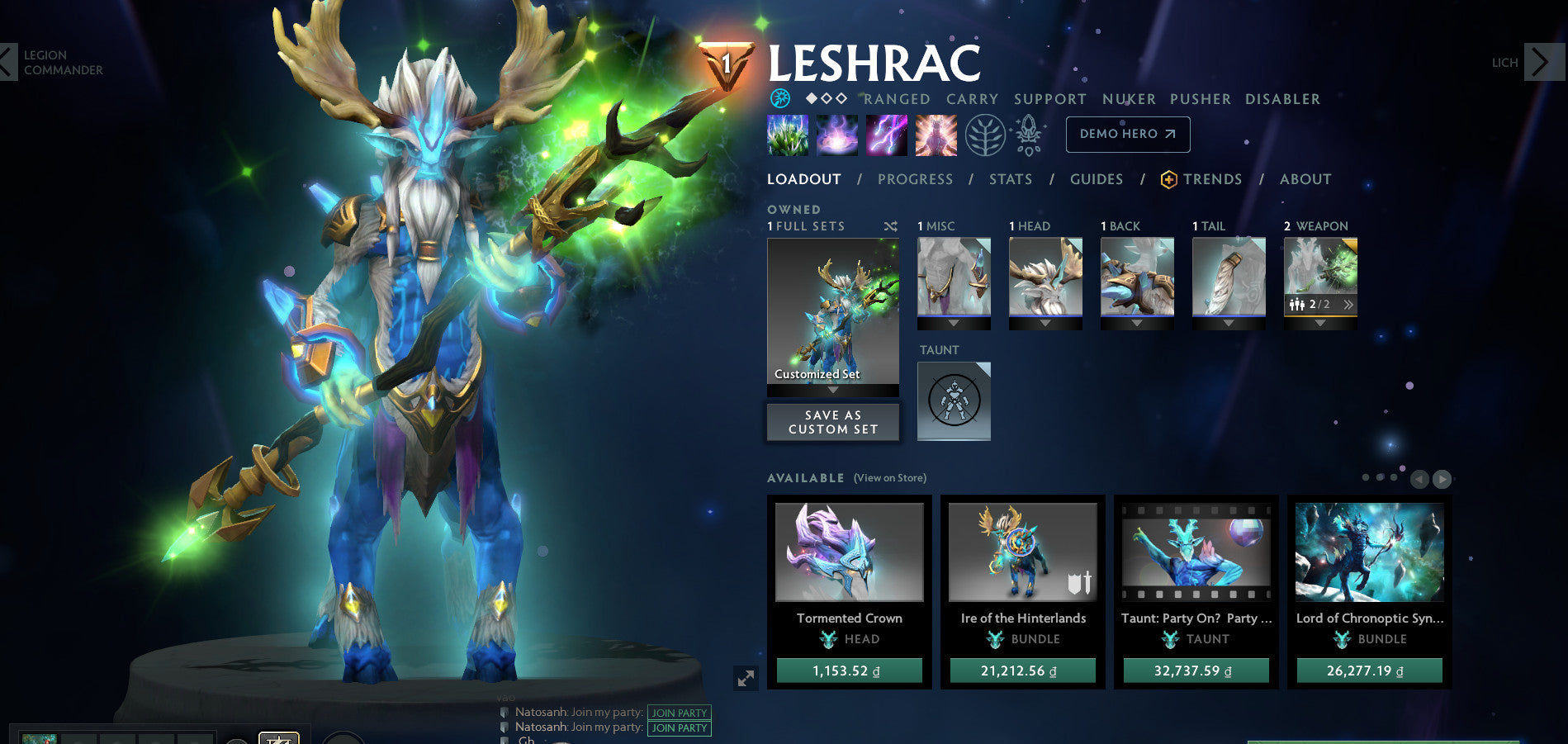This screenshot has height=744, width=1568.
Task: Switch to the Stats tab
Action: tap(1011, 179)
